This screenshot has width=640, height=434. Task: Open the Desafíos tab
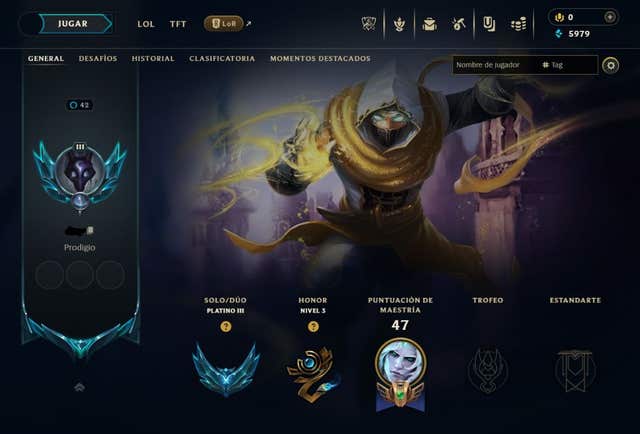pyautogui.click(x=98, y=59)
